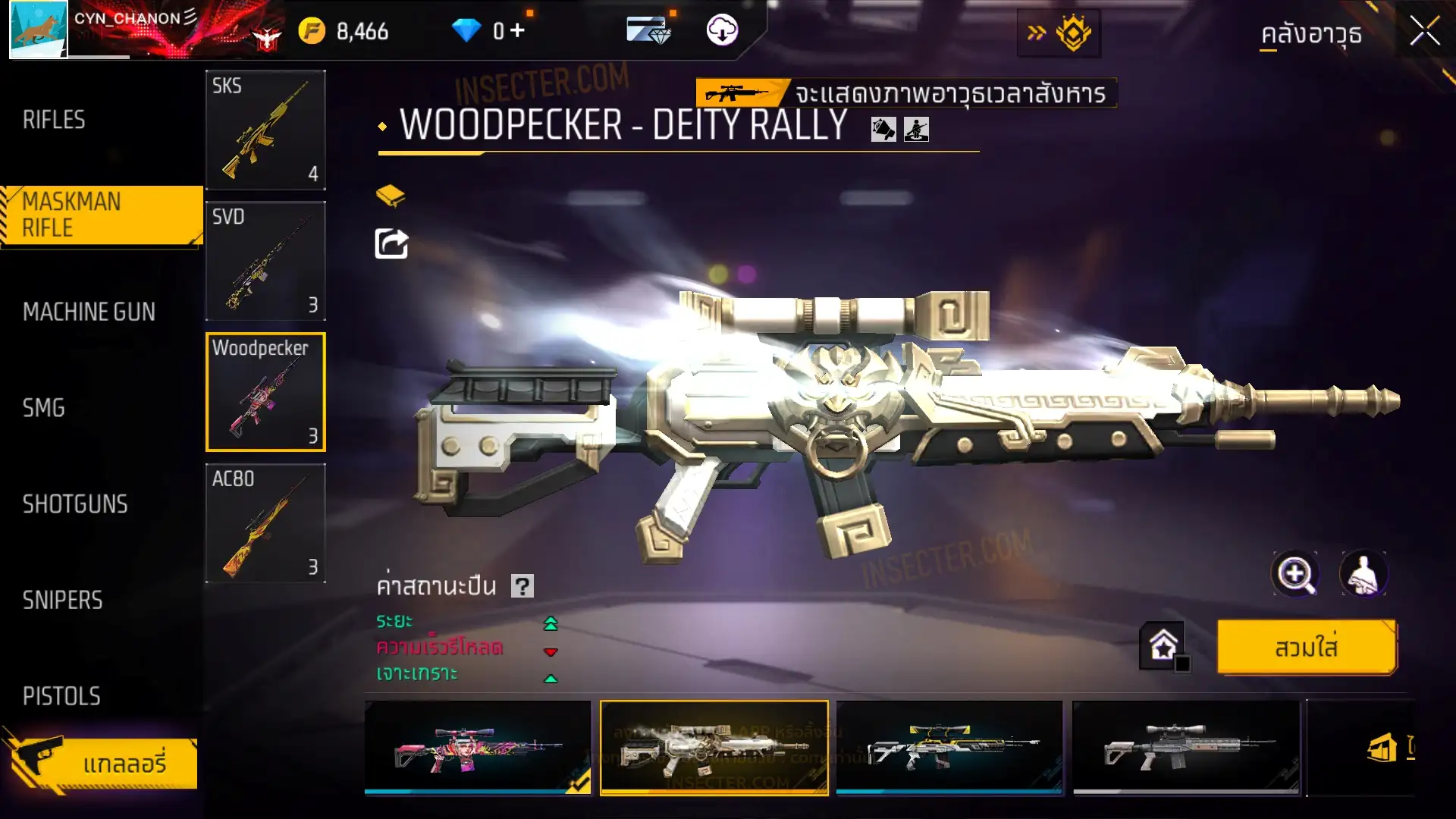Choose the default grey Woodpecker skin thumbnail
1456x819 pixels.
tap(1185, 748)
